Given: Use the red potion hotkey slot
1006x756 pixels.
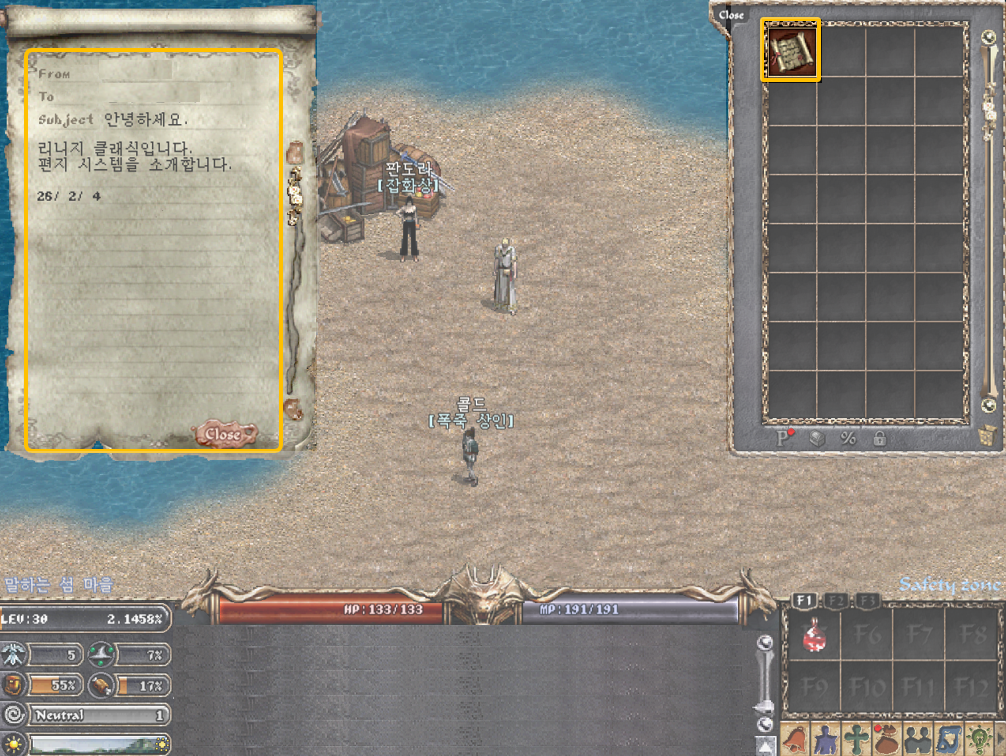Looking at the screenshot, I should point(816,635).
